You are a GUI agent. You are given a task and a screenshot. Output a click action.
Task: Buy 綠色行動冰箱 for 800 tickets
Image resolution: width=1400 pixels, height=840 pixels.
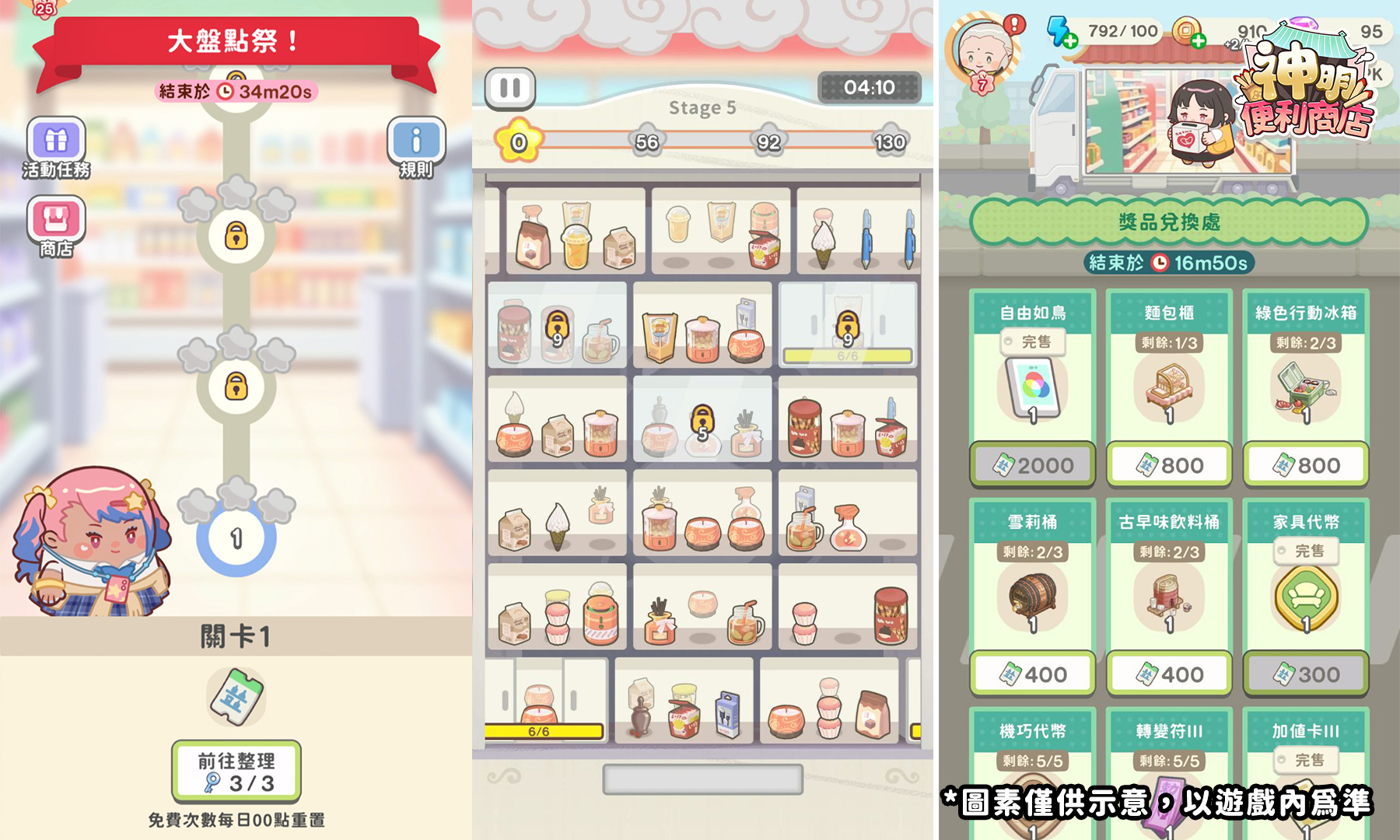point(1306,465)
